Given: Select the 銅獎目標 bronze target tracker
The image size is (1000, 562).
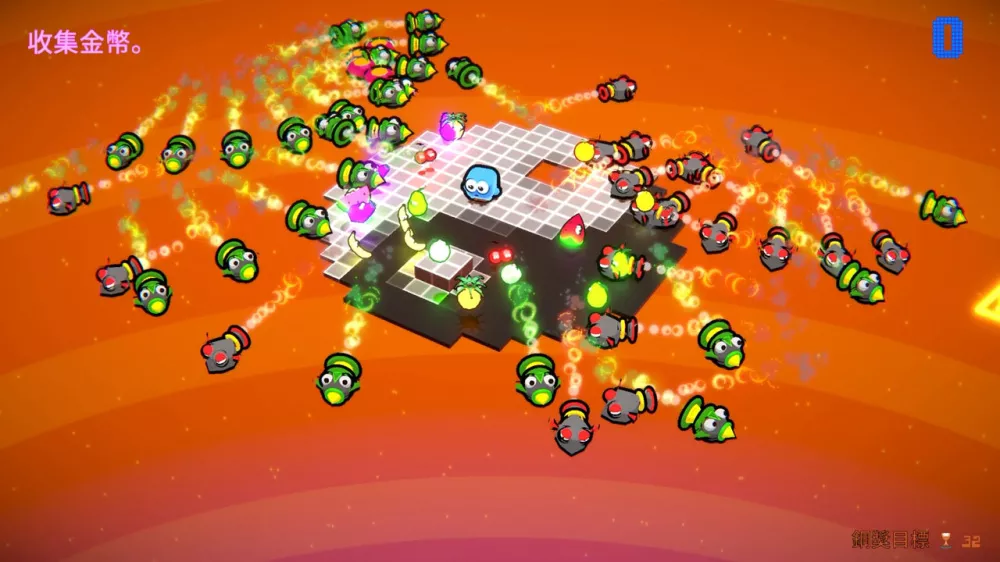Looking at the screenshot, I should pyautogui.click(x=915, y=540).
